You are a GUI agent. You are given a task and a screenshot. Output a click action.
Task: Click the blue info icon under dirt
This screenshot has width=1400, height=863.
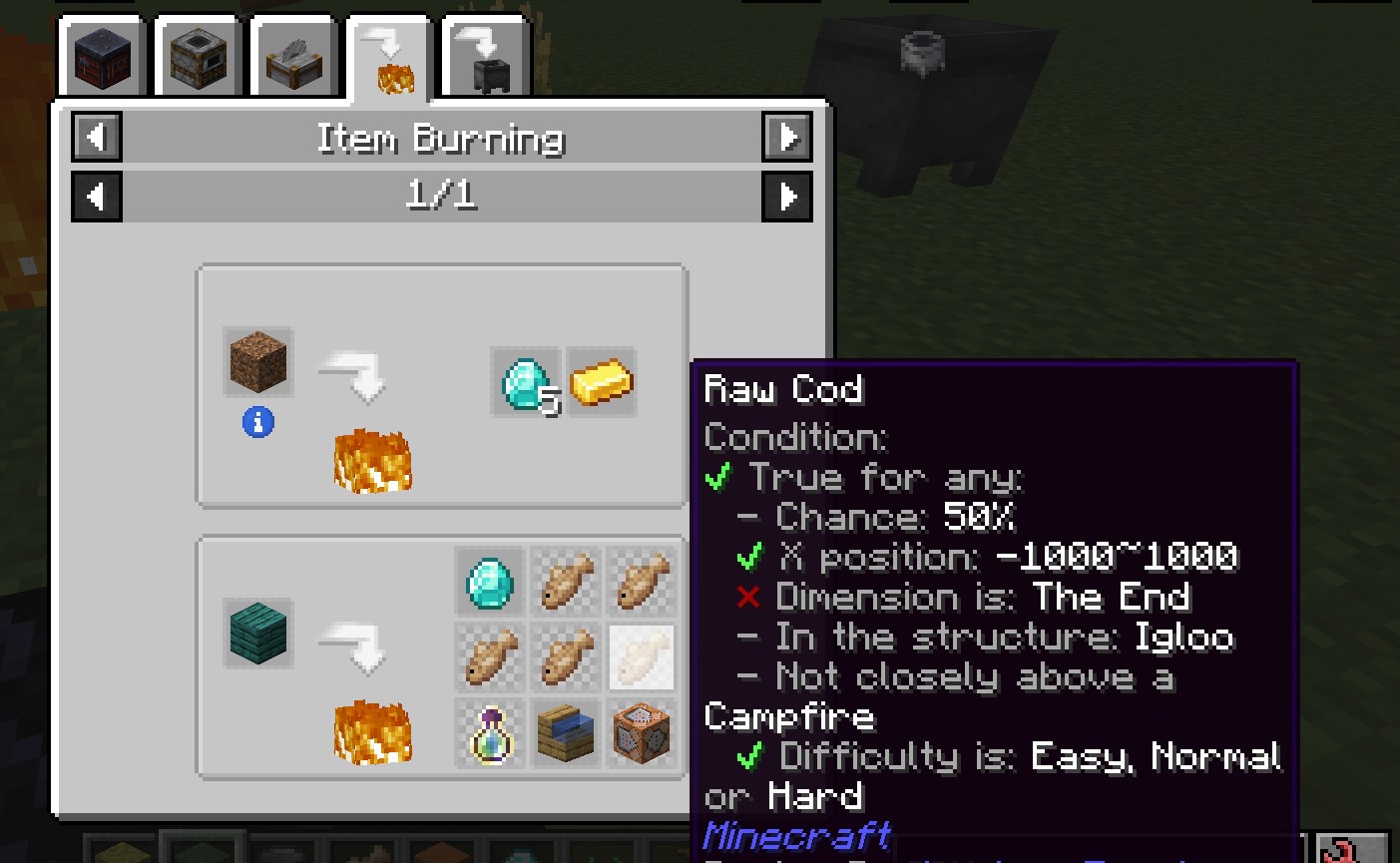tap(258, 423)
